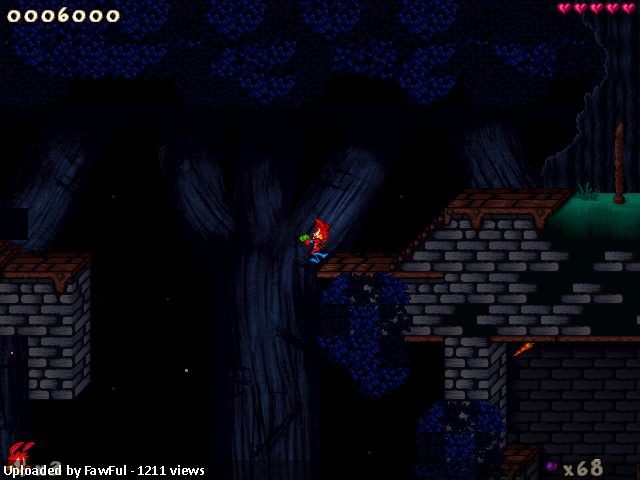Click the red rabbit lives portrait
This screenshot has width=640, height=480.
point(21,455)
